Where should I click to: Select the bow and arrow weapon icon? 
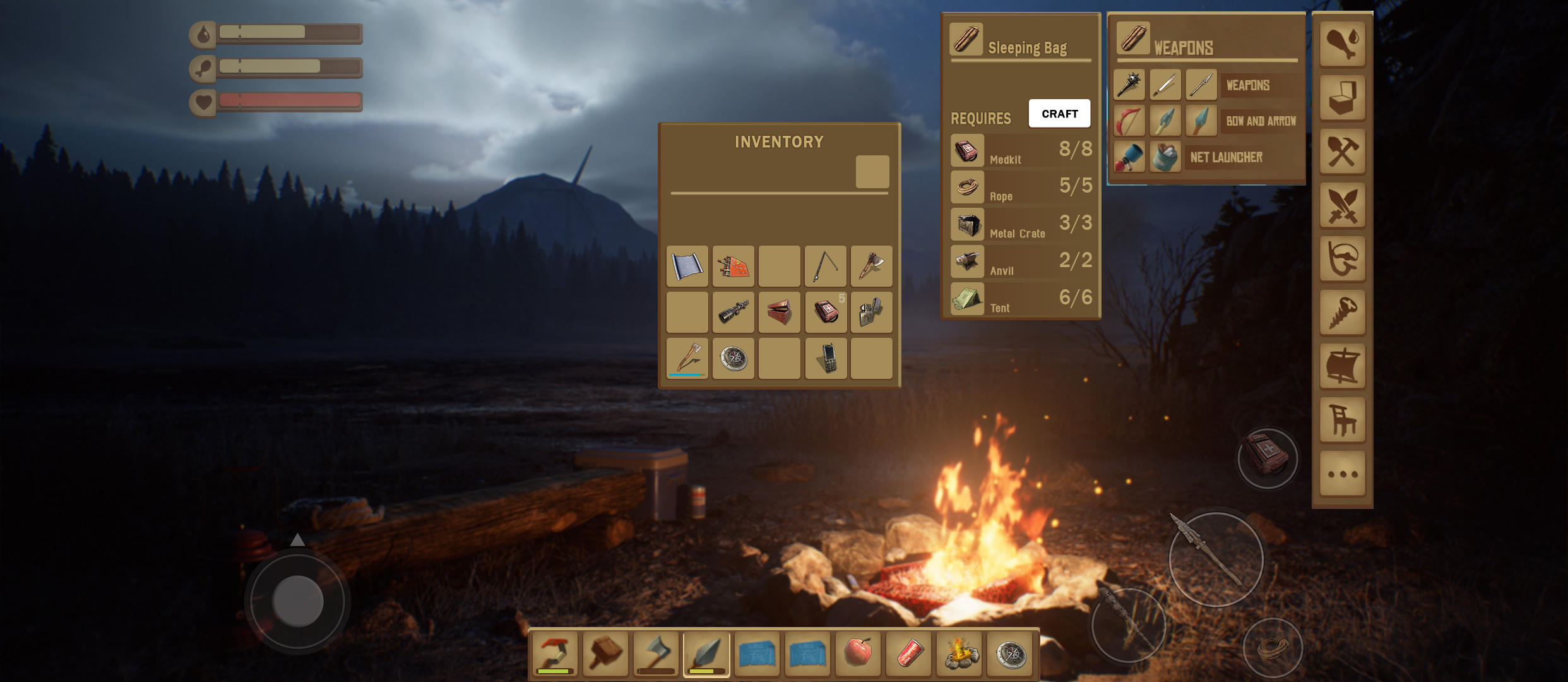pos(1129,121)
